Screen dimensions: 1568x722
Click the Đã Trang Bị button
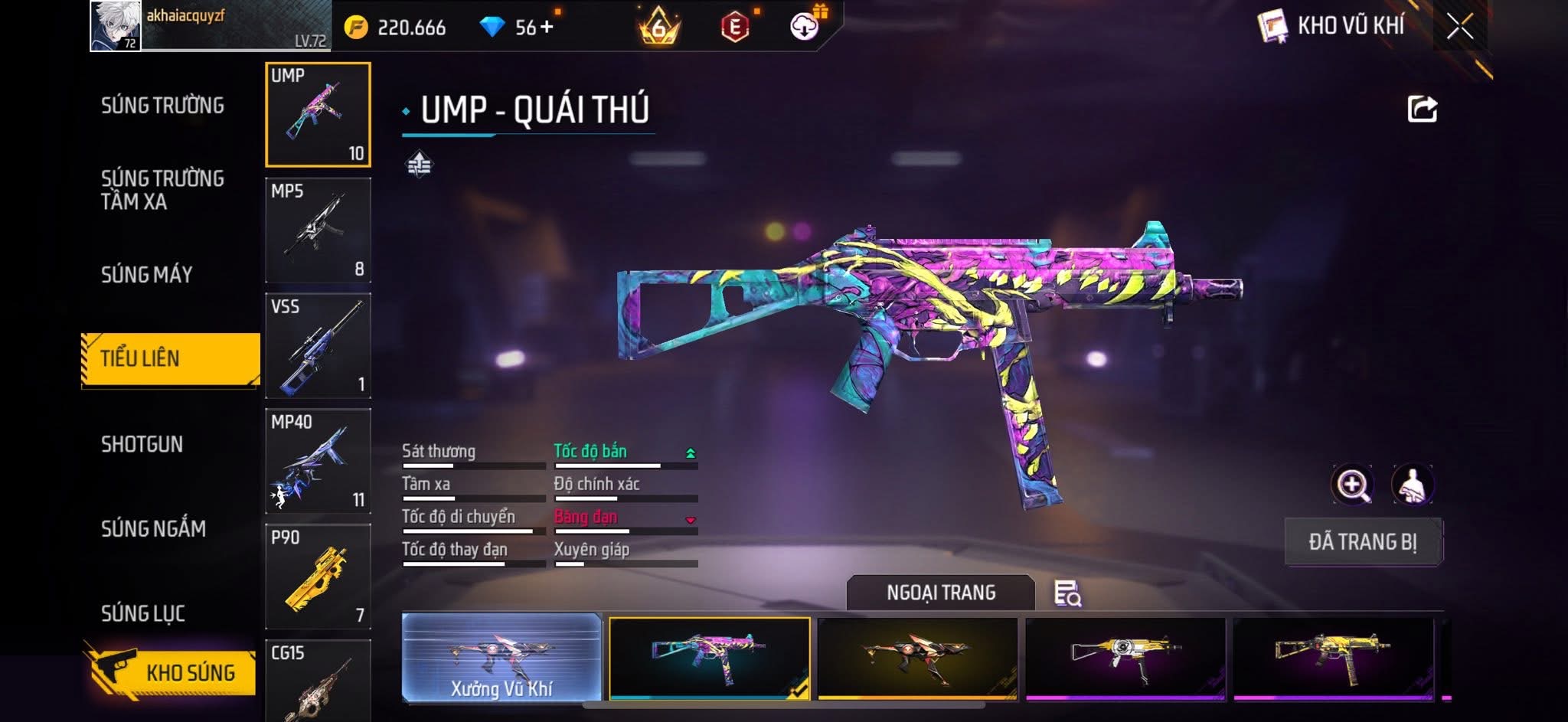point(1363,542)
